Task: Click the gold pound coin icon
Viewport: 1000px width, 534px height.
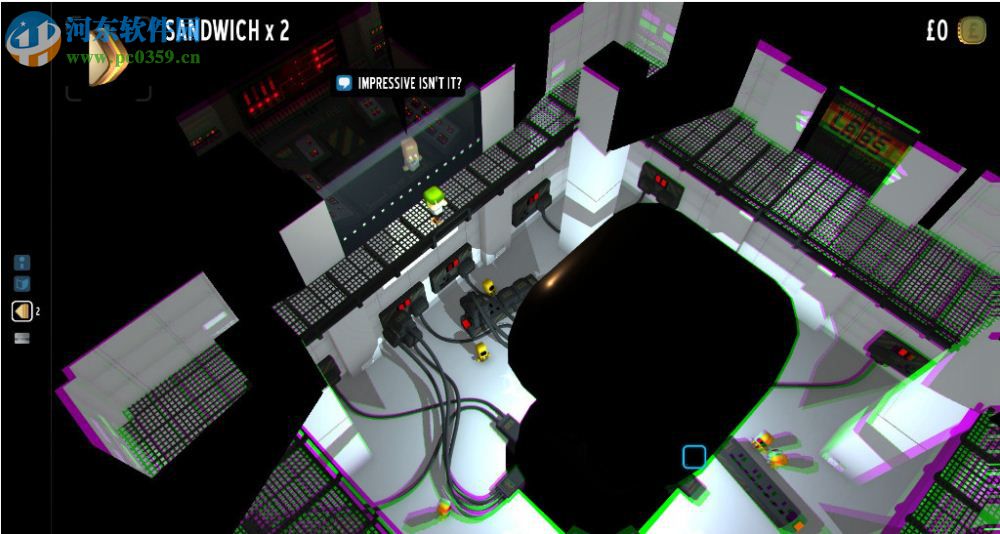Action: tap(971, 31)
